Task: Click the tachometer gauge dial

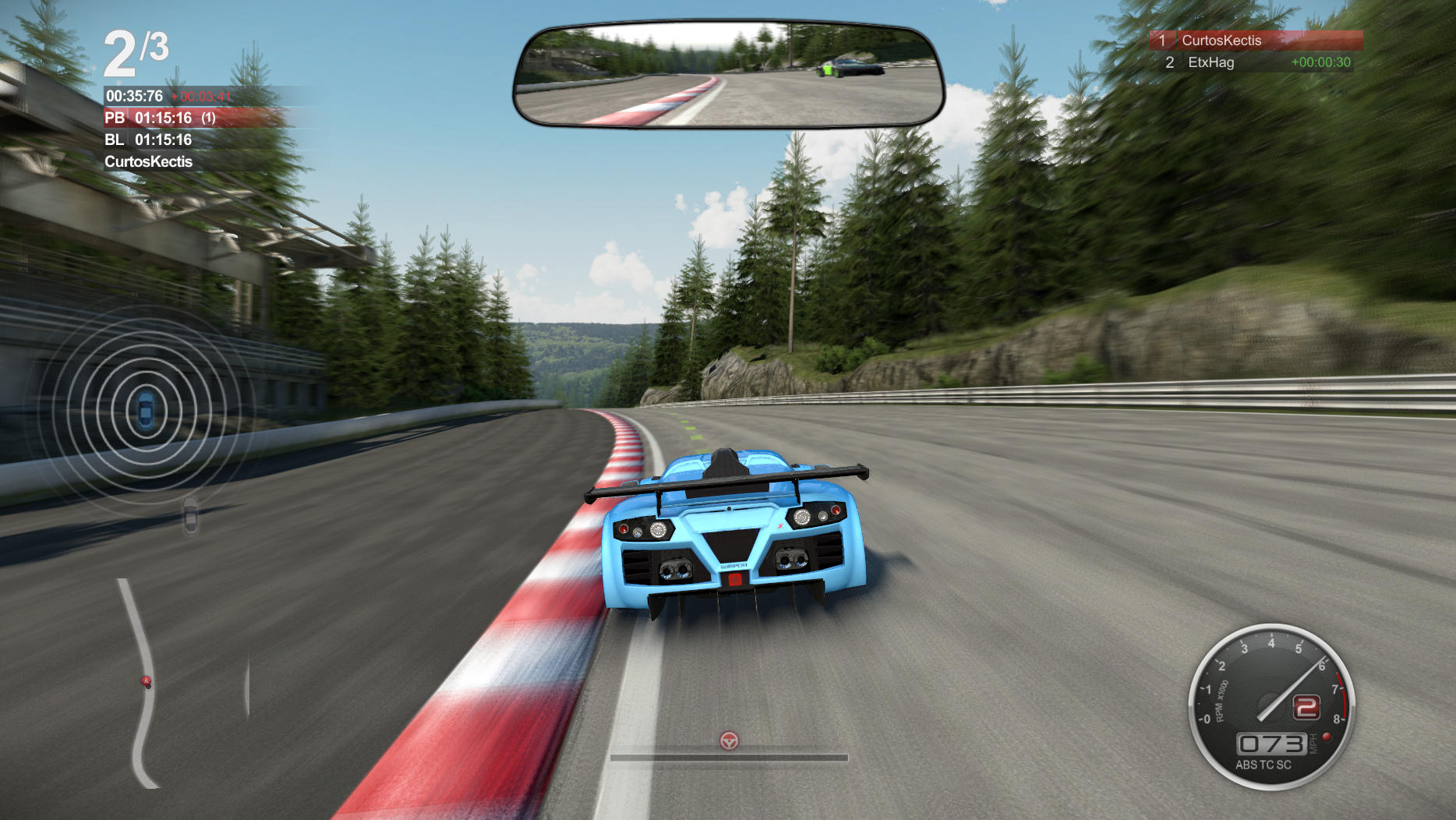Action: [x=1271, y=705]
